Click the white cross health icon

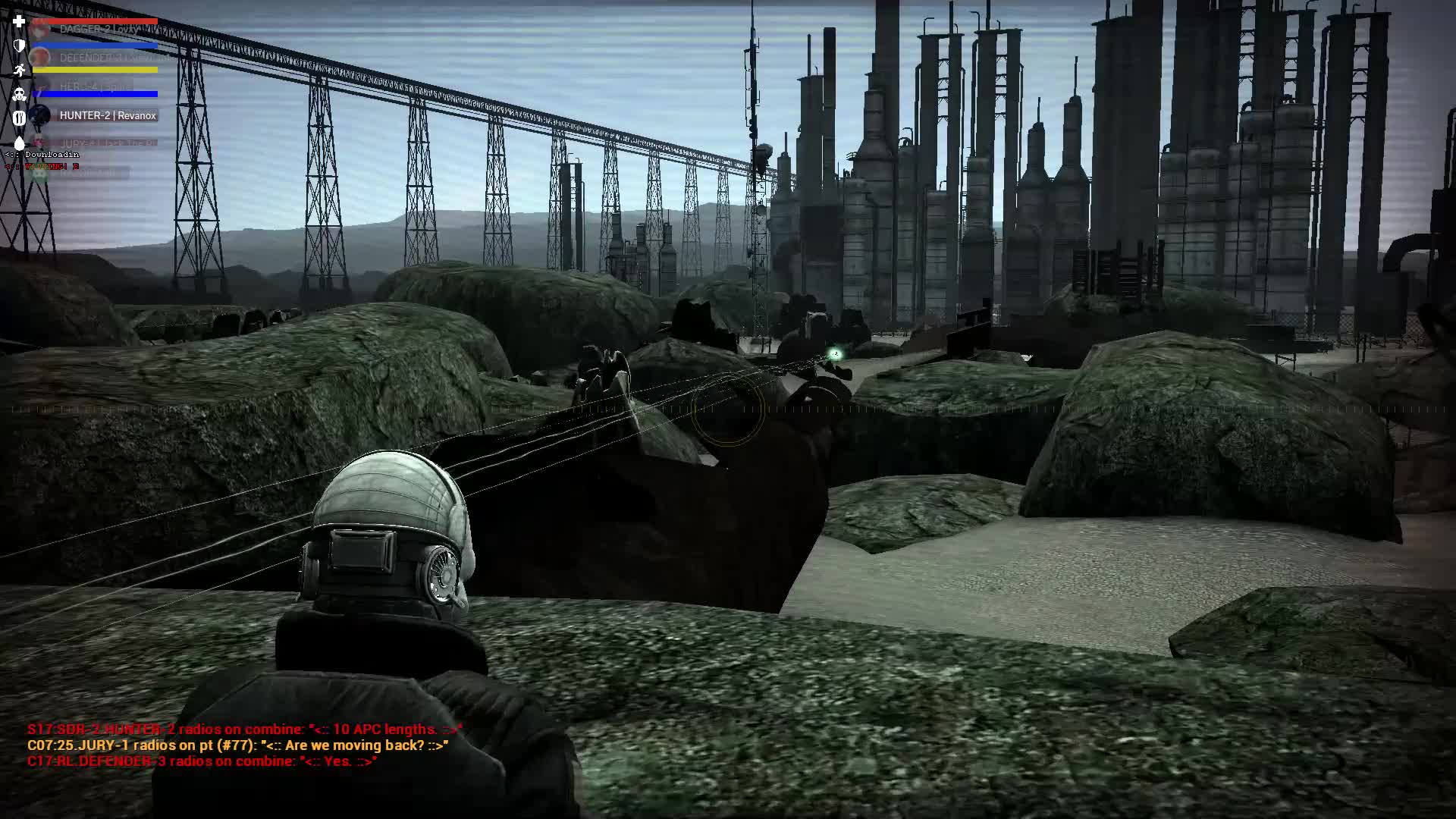19,21
